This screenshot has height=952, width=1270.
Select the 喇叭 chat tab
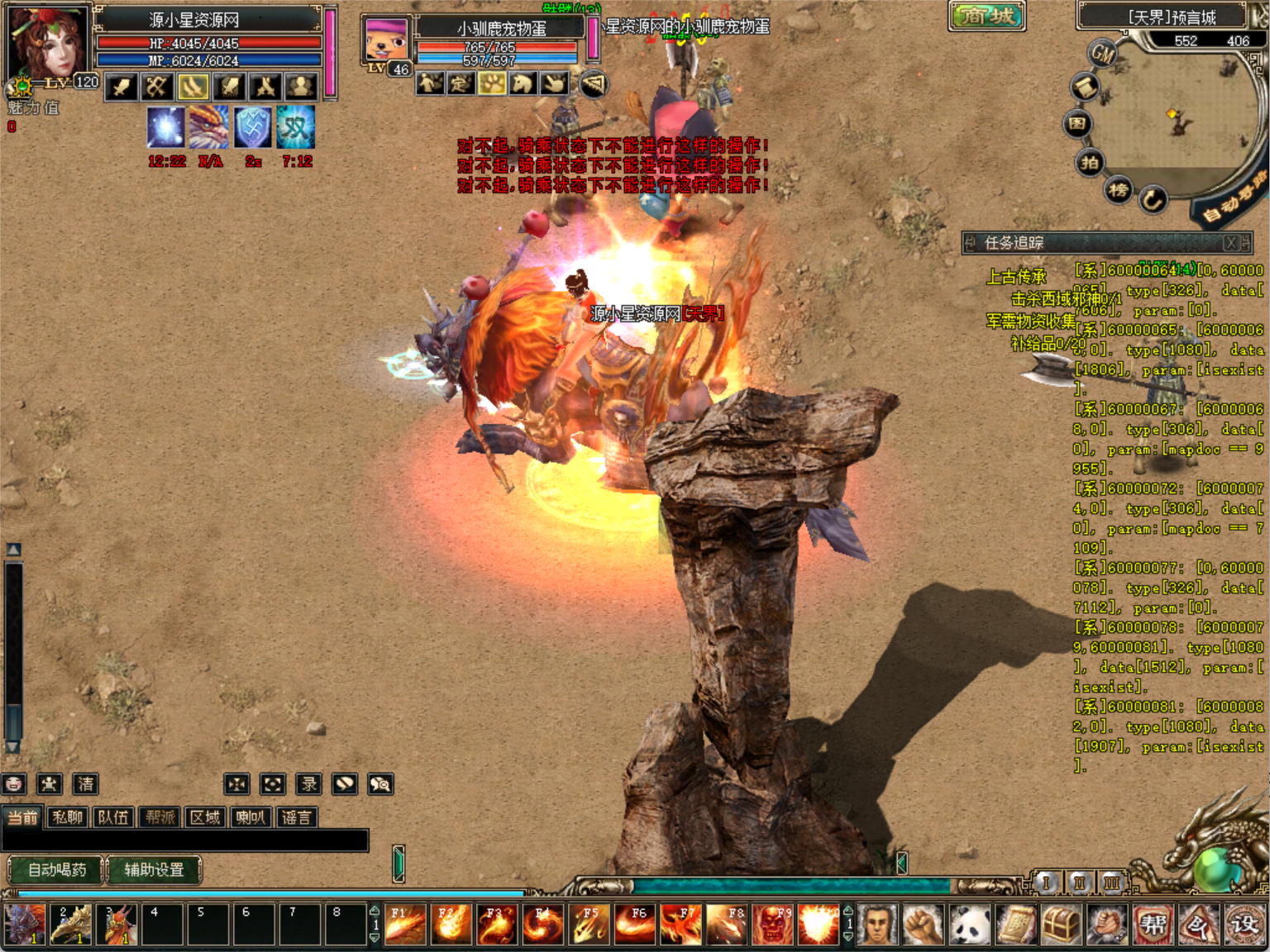pyautogui.click(x=251, y=817)
